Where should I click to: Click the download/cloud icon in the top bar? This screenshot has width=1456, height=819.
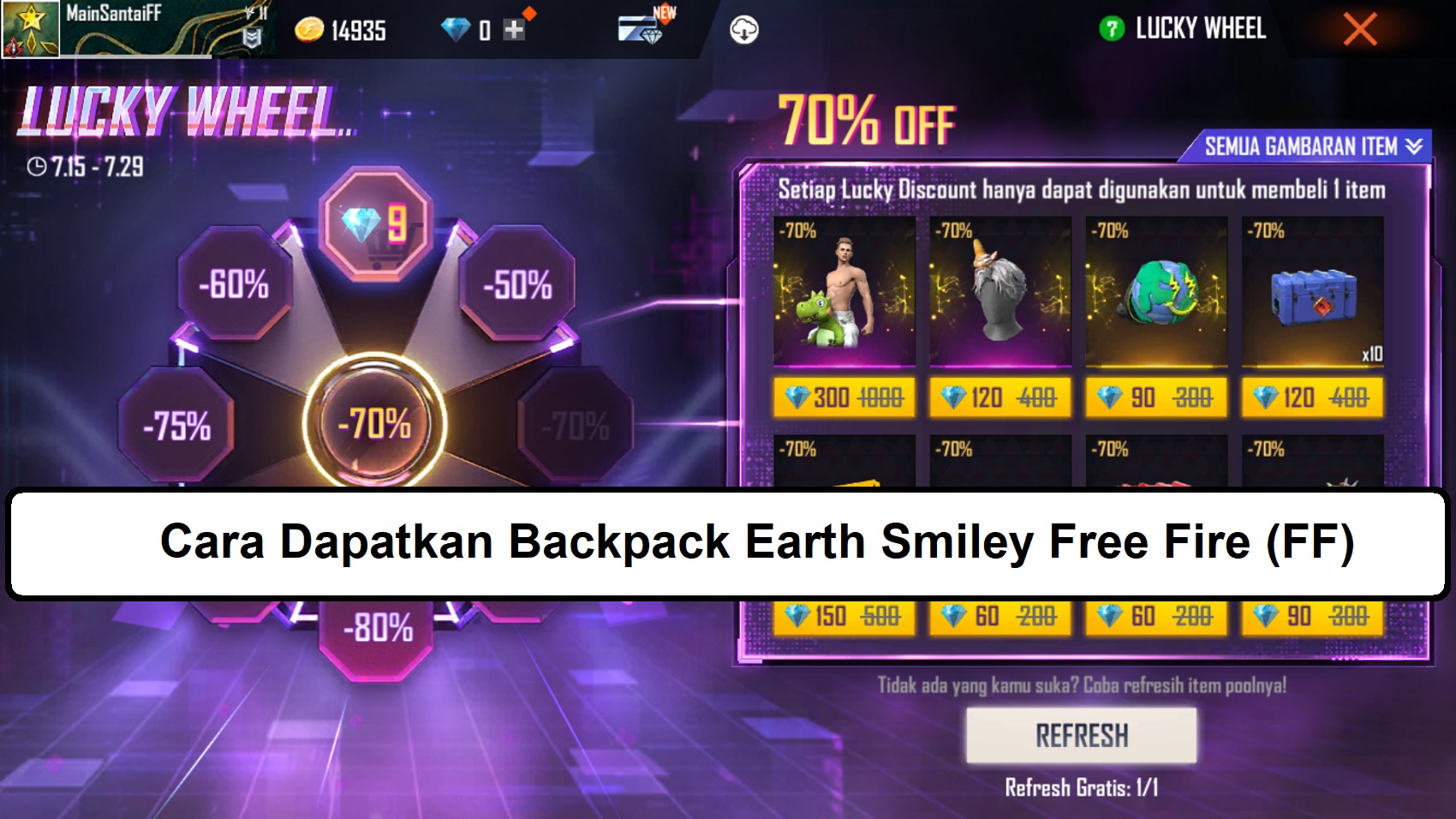745,30
